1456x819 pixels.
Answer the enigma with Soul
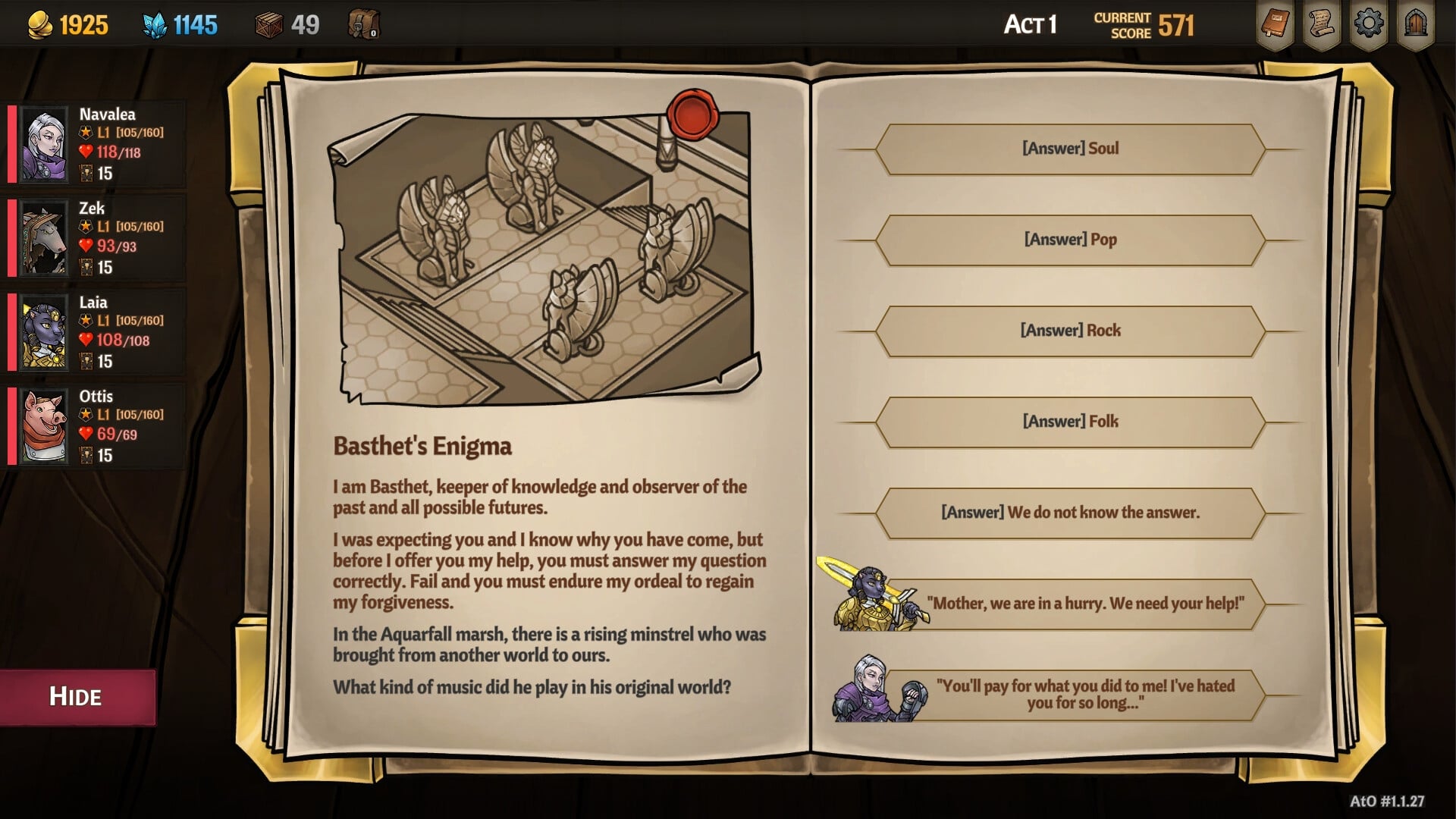click(1070, 148)
